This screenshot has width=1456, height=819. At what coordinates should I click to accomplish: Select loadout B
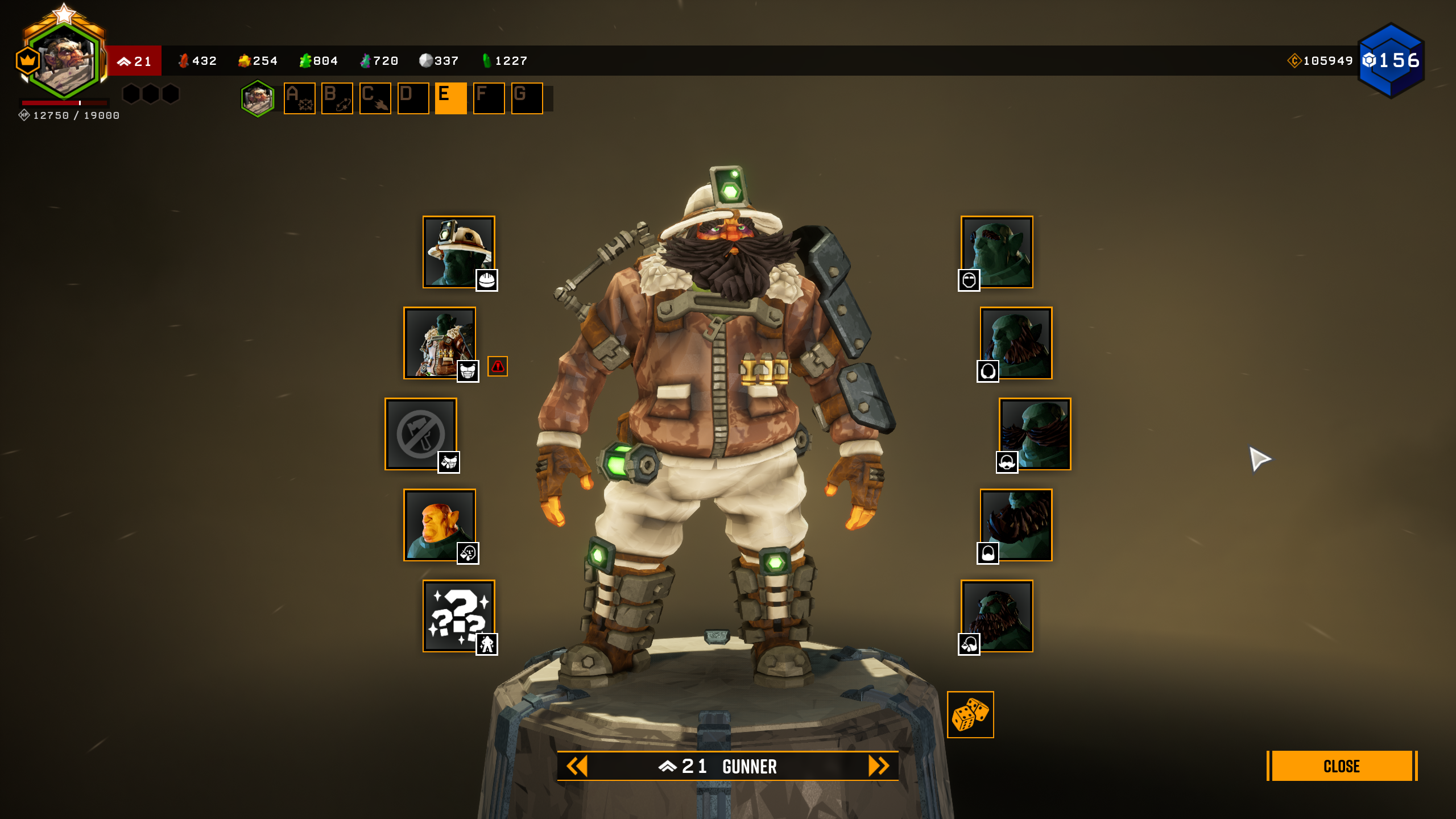[x=337, y=98]
